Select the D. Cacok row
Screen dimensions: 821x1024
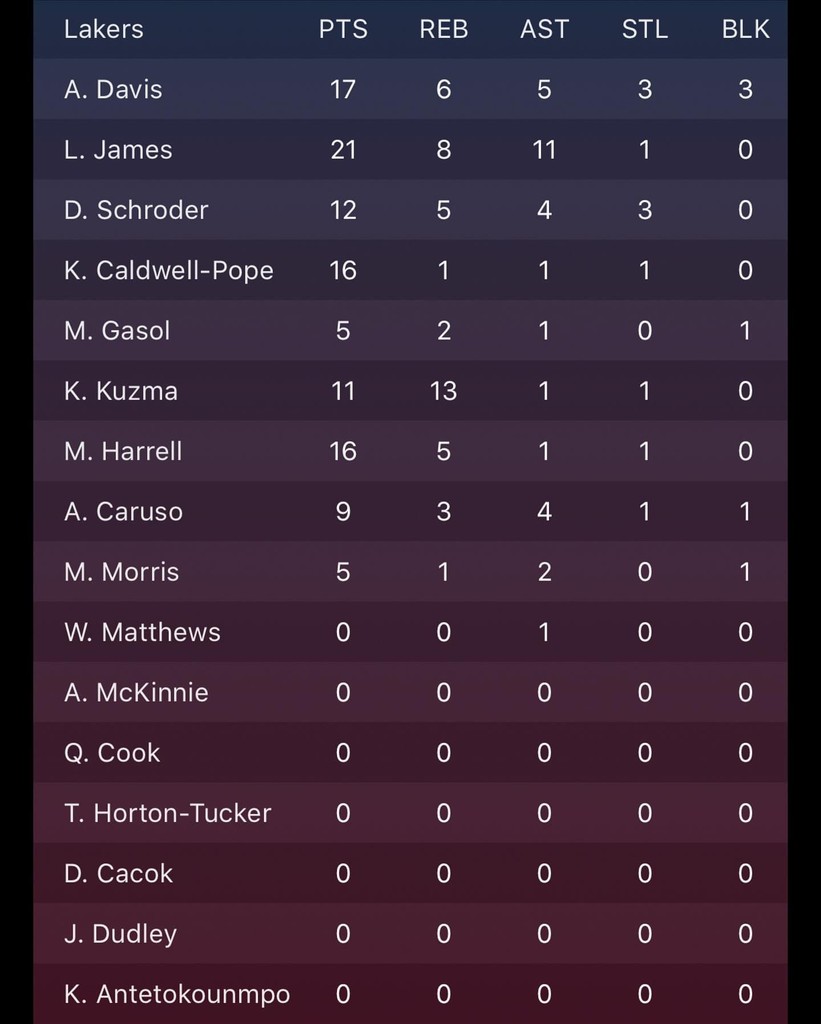point(118,873)
